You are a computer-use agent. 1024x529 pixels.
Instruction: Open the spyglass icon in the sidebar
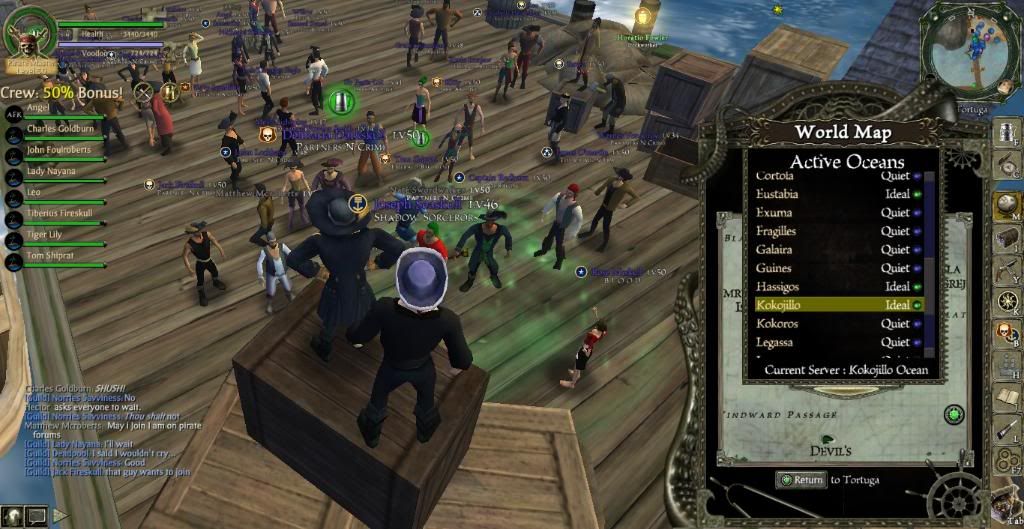pyautogui.click(x=1006, y=429)
